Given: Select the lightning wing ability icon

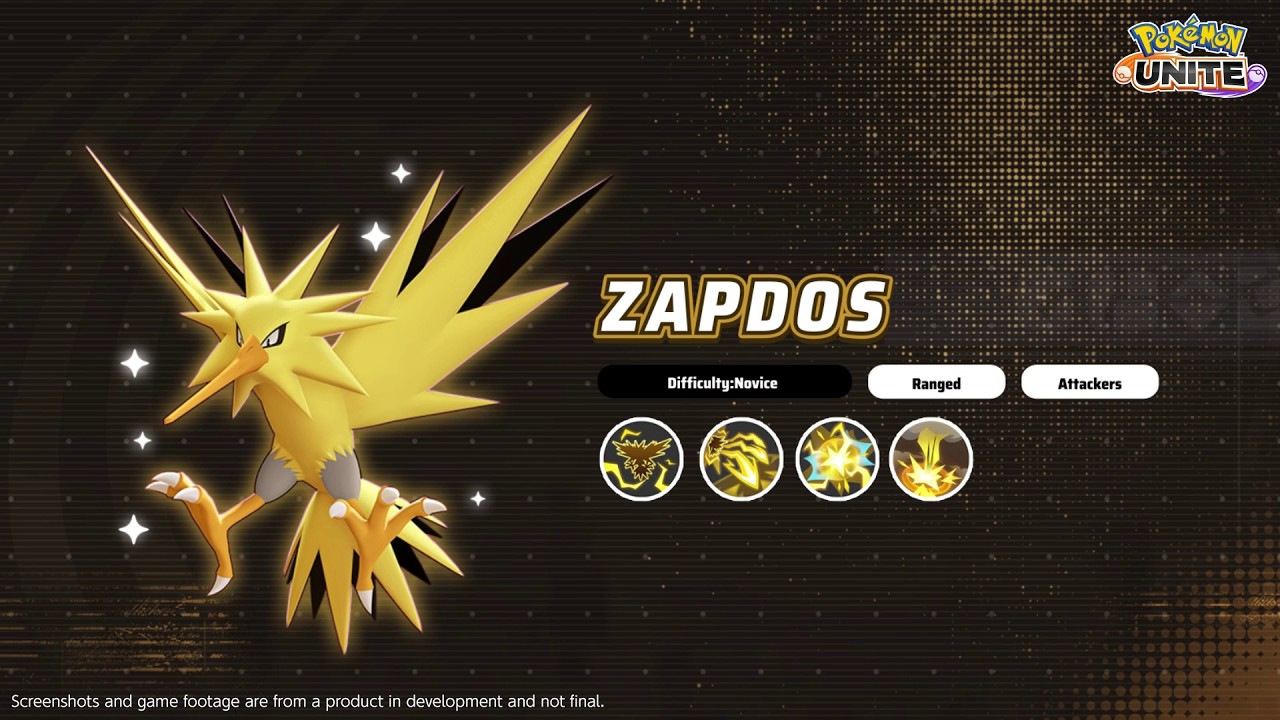Looking at the screenshot, I should point(740,459).
